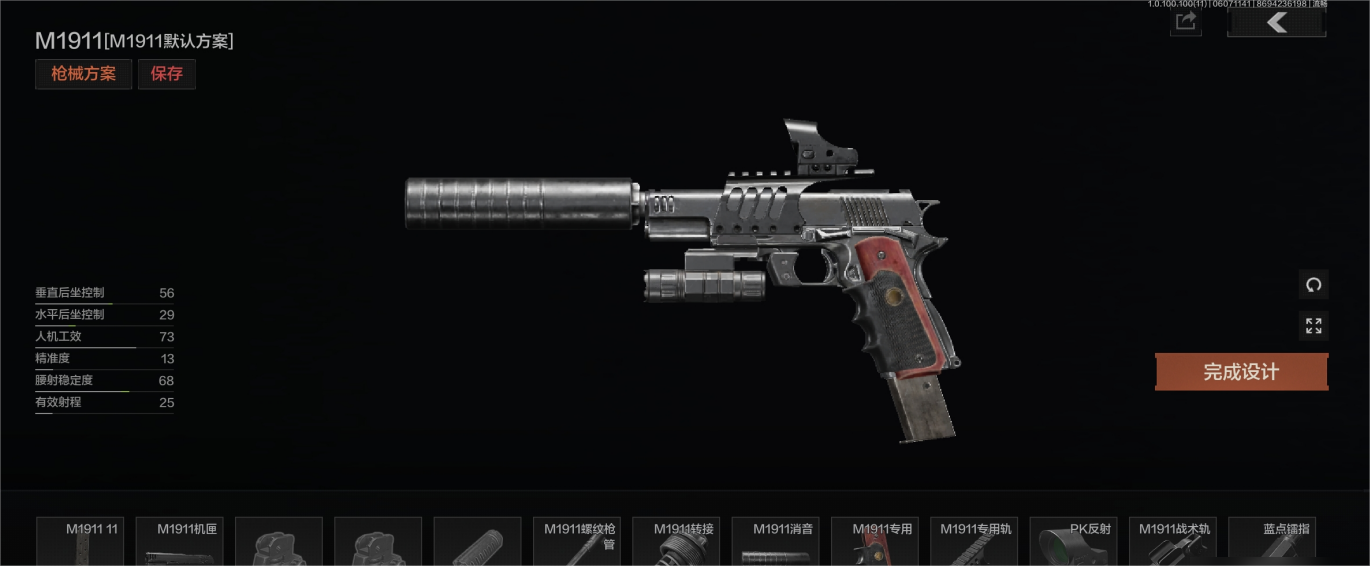The image size is (1370, 566).
Task: Go back using the left arrow button
Action: [1276, 22]
